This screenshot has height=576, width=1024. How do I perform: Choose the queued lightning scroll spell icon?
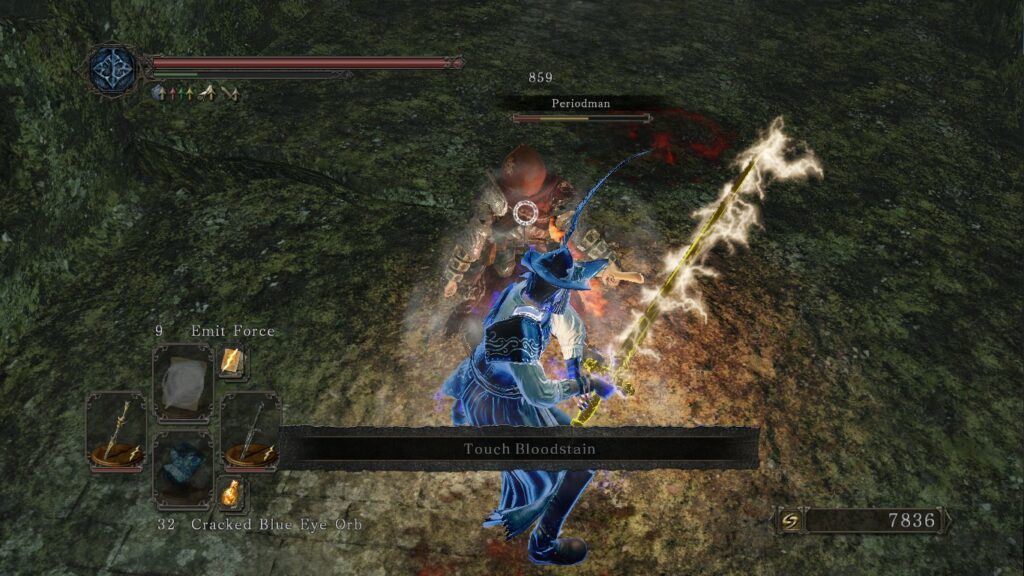tap(232, 363)
